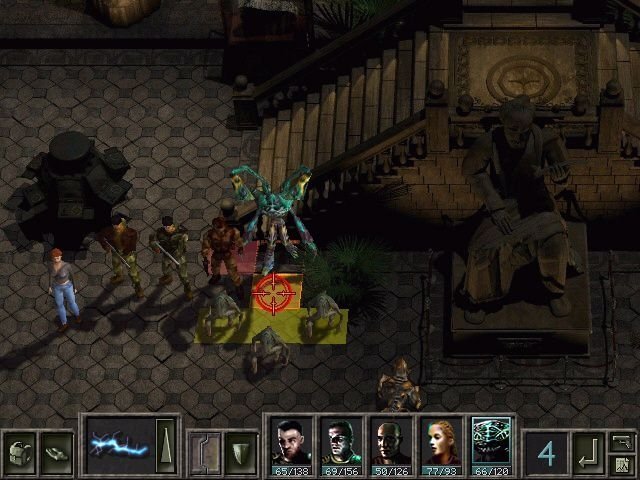640x480 pixels.
Task: Select the red-haired woman portrait with 77/93
Action: (441, 442)
